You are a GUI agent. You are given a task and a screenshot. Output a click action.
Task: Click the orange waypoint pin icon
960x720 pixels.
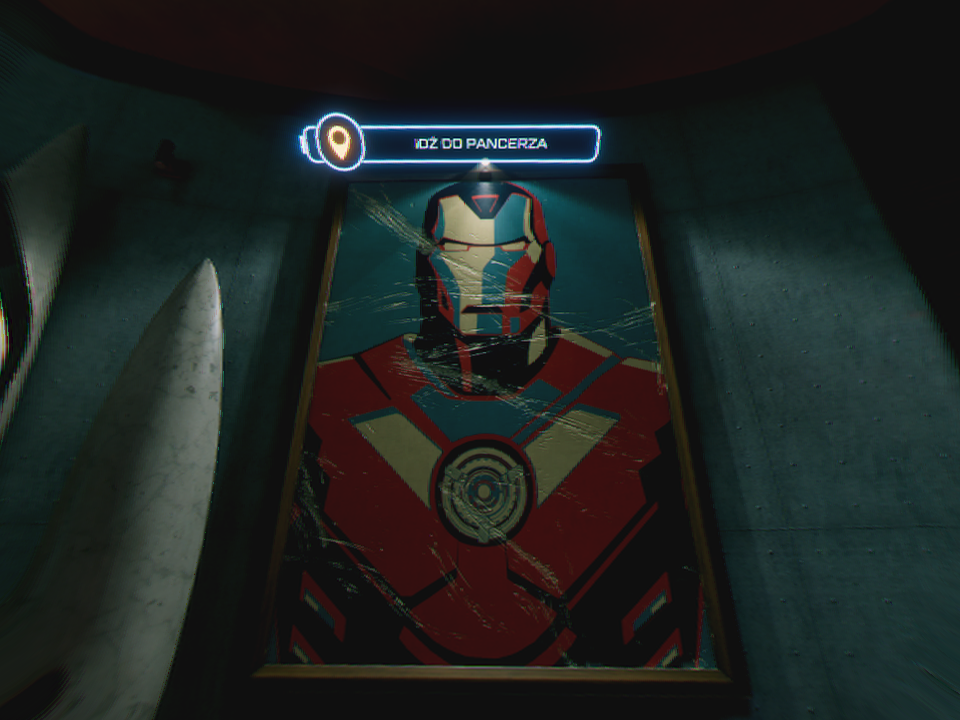pos(340,143)
